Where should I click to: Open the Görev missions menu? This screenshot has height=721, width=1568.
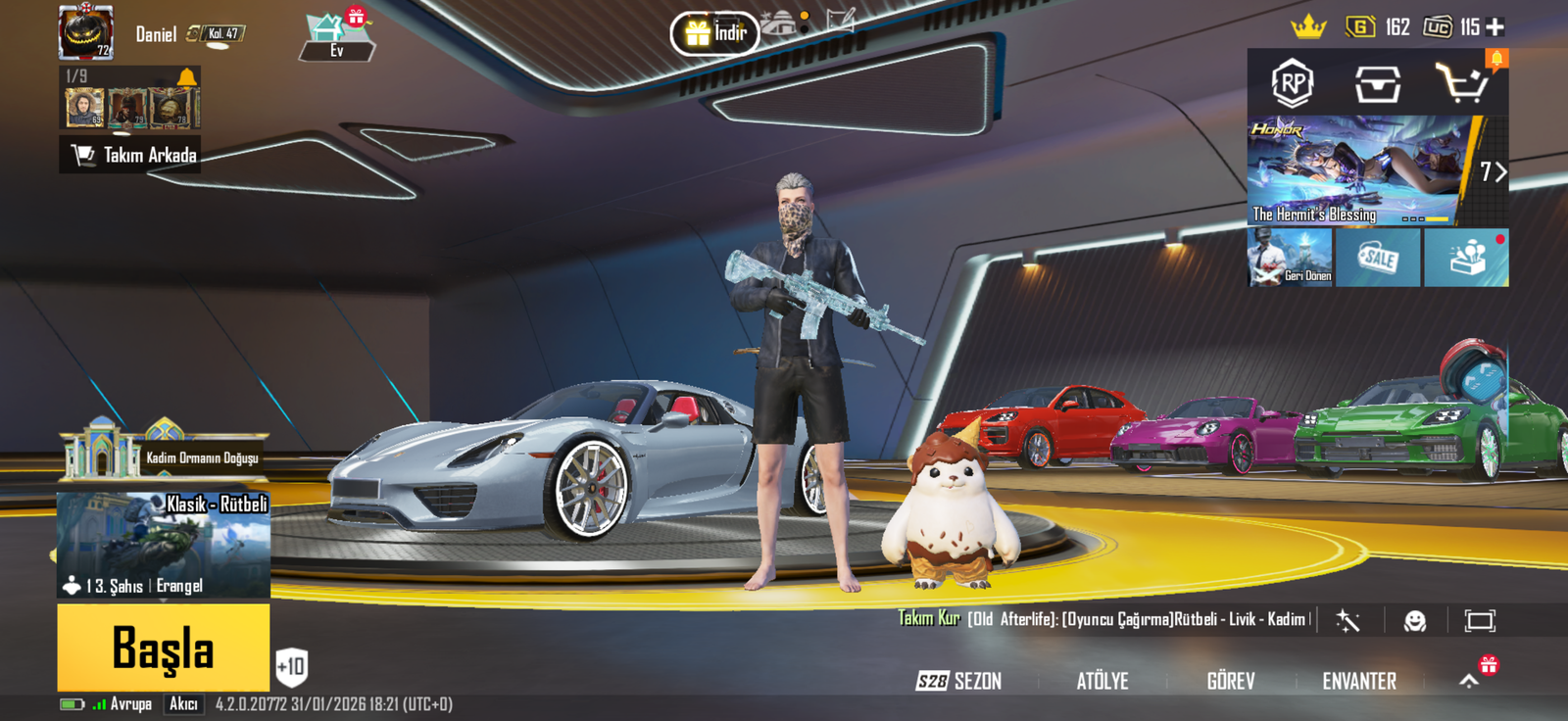pyautogui.click(x=1230, y=681)
